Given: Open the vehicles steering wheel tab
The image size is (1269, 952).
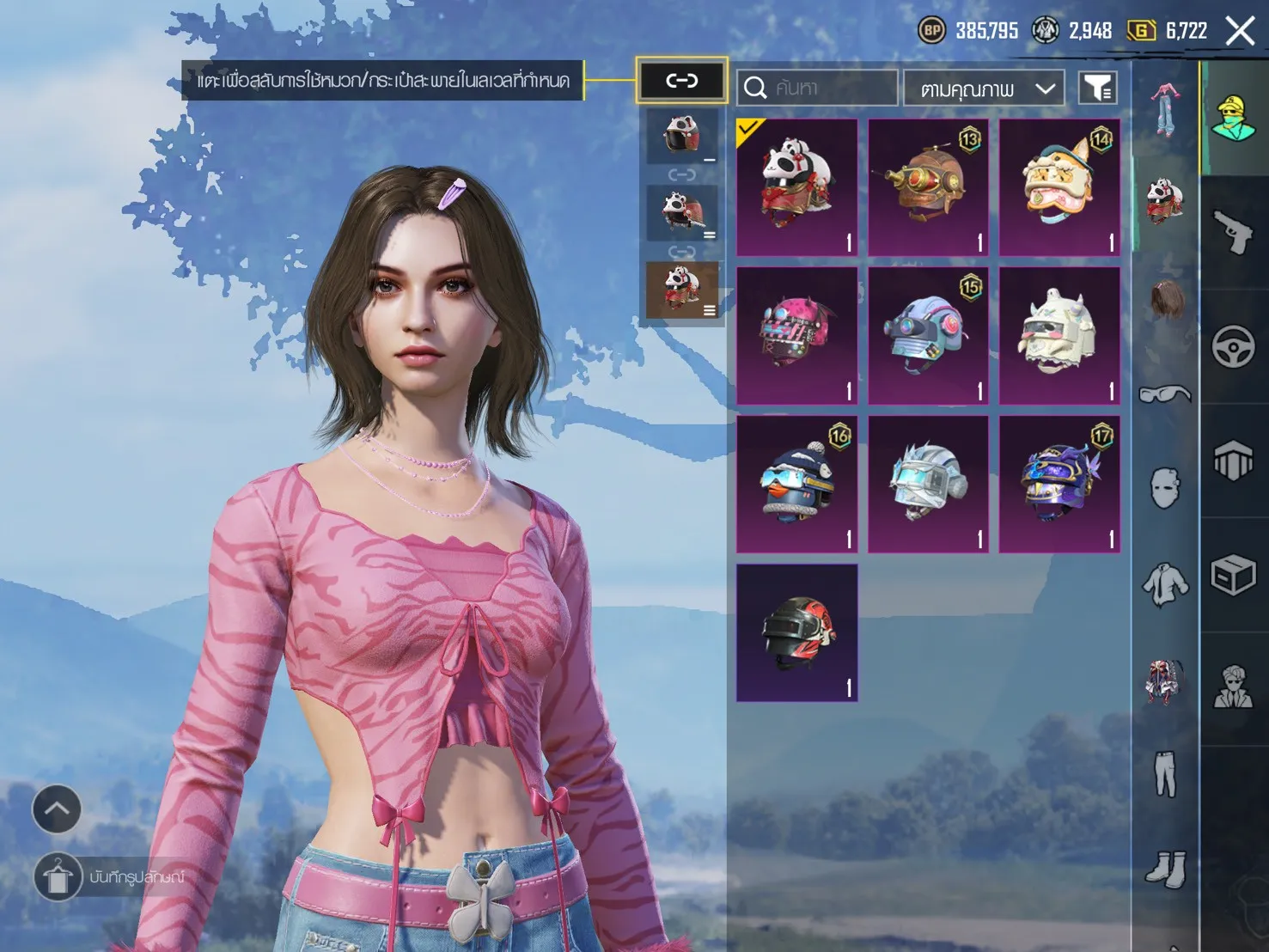Looking at the screenshot, I should click(1234, 346).
